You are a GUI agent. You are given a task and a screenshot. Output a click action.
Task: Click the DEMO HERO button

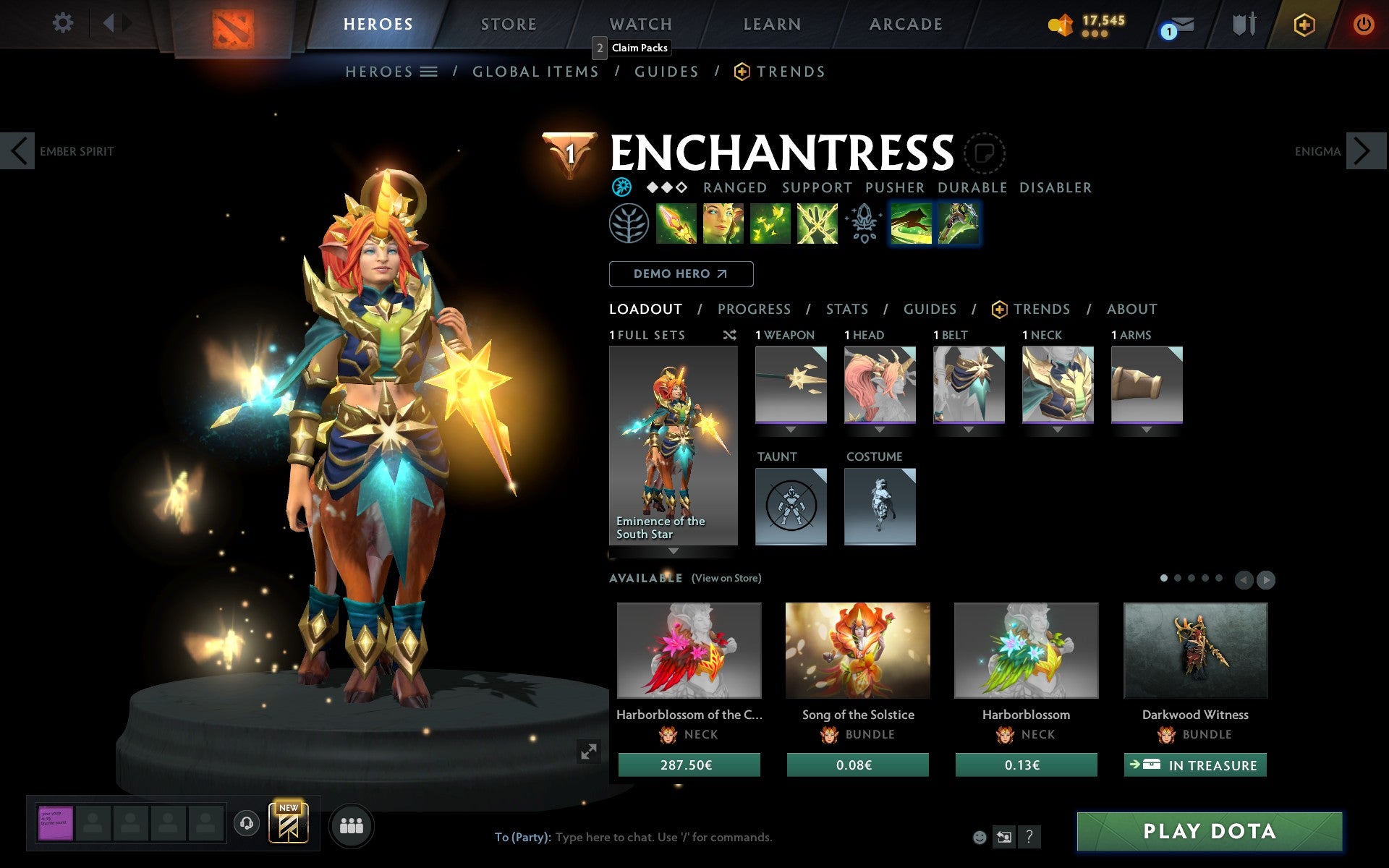coord(681,273)
